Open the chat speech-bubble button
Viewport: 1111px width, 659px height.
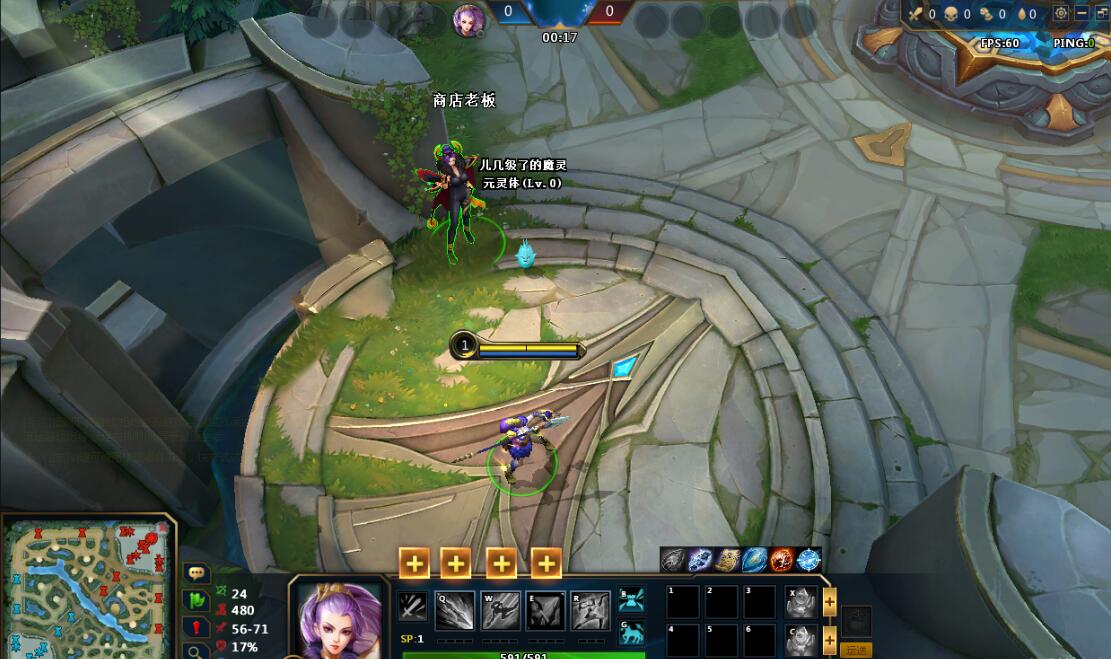pyautogui.click(x=197, y=574)
